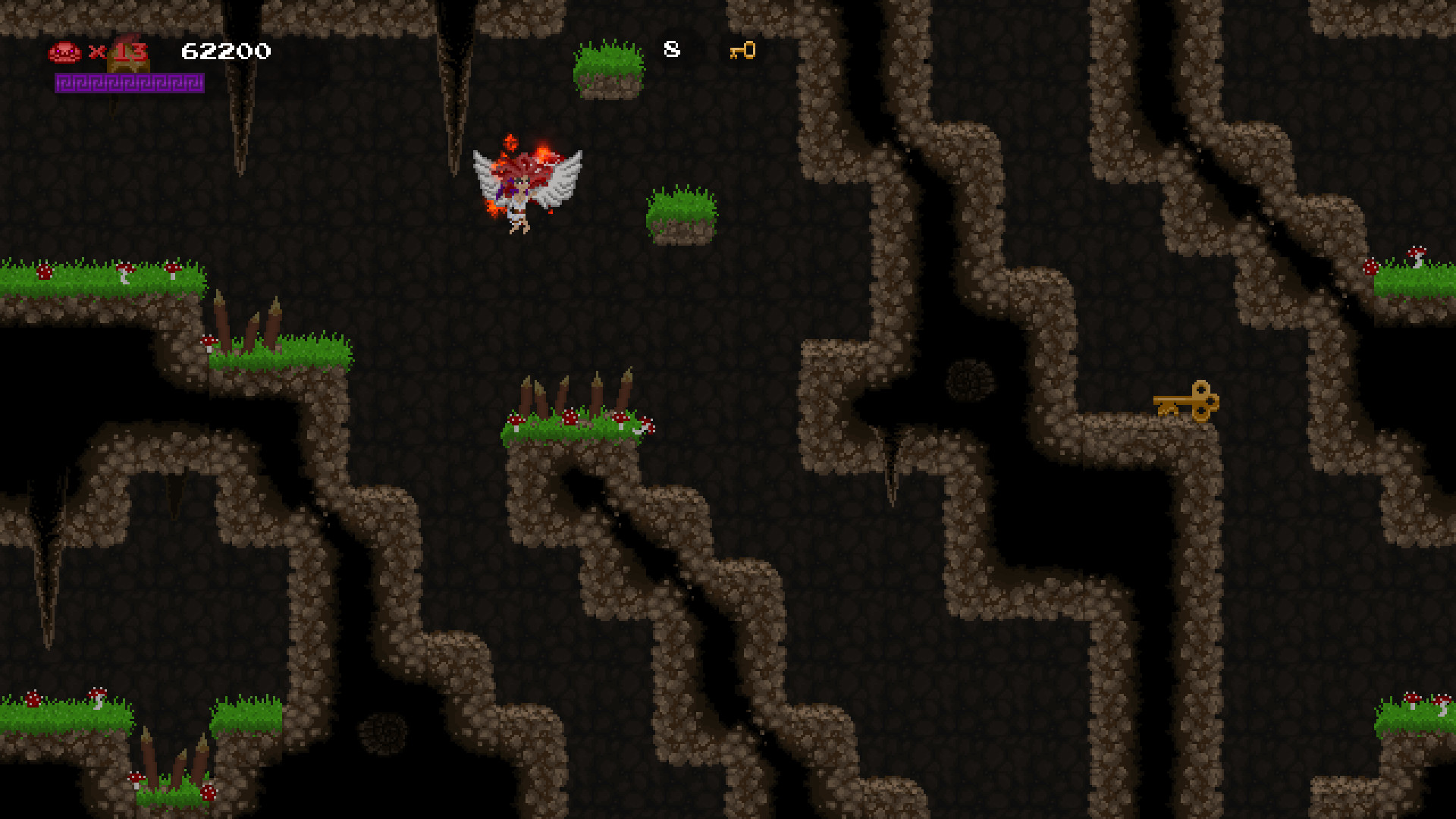Screen dimensions: 1456x819
Task: Click the pink mushroom life counter icon
Action: (x=65, y=52)
